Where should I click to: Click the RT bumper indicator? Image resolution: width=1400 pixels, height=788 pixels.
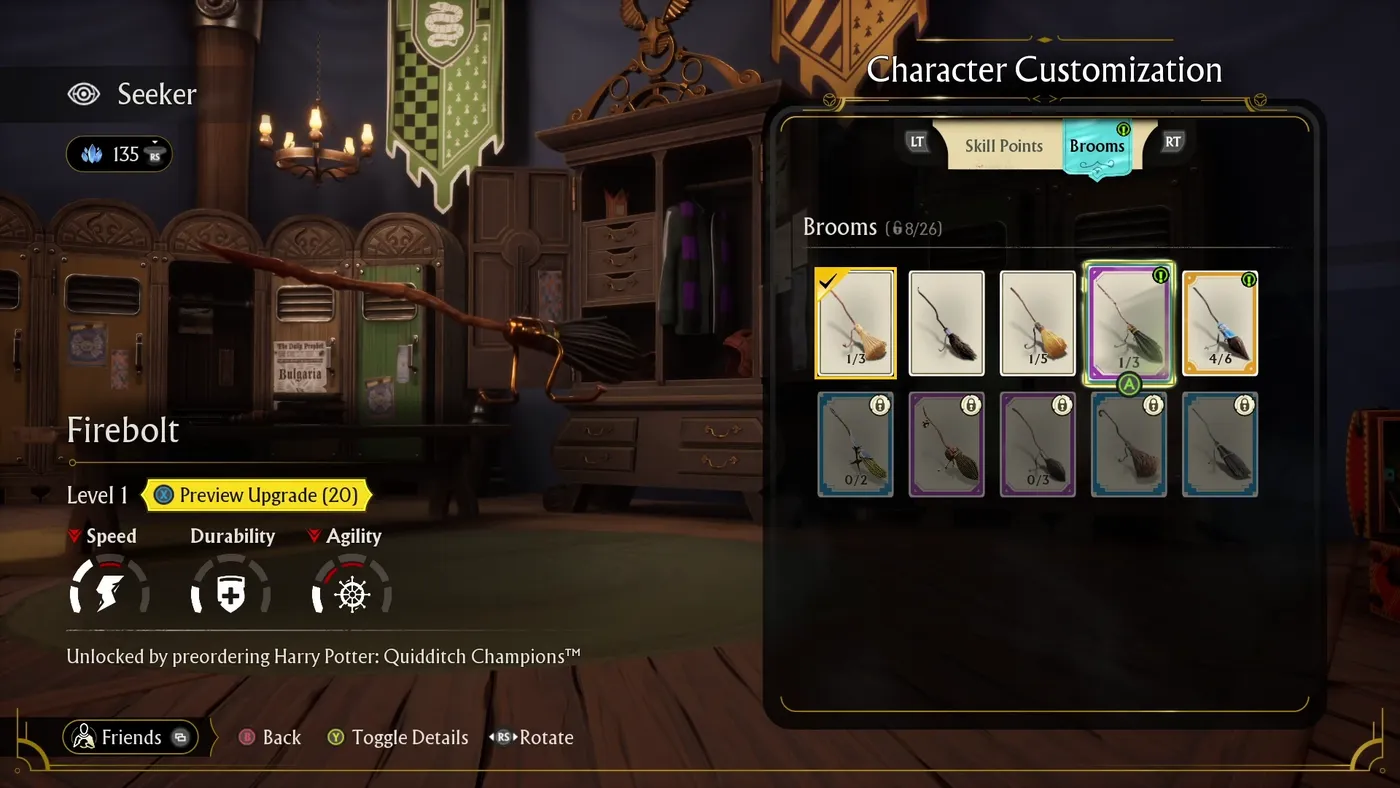pos(1171,142)
